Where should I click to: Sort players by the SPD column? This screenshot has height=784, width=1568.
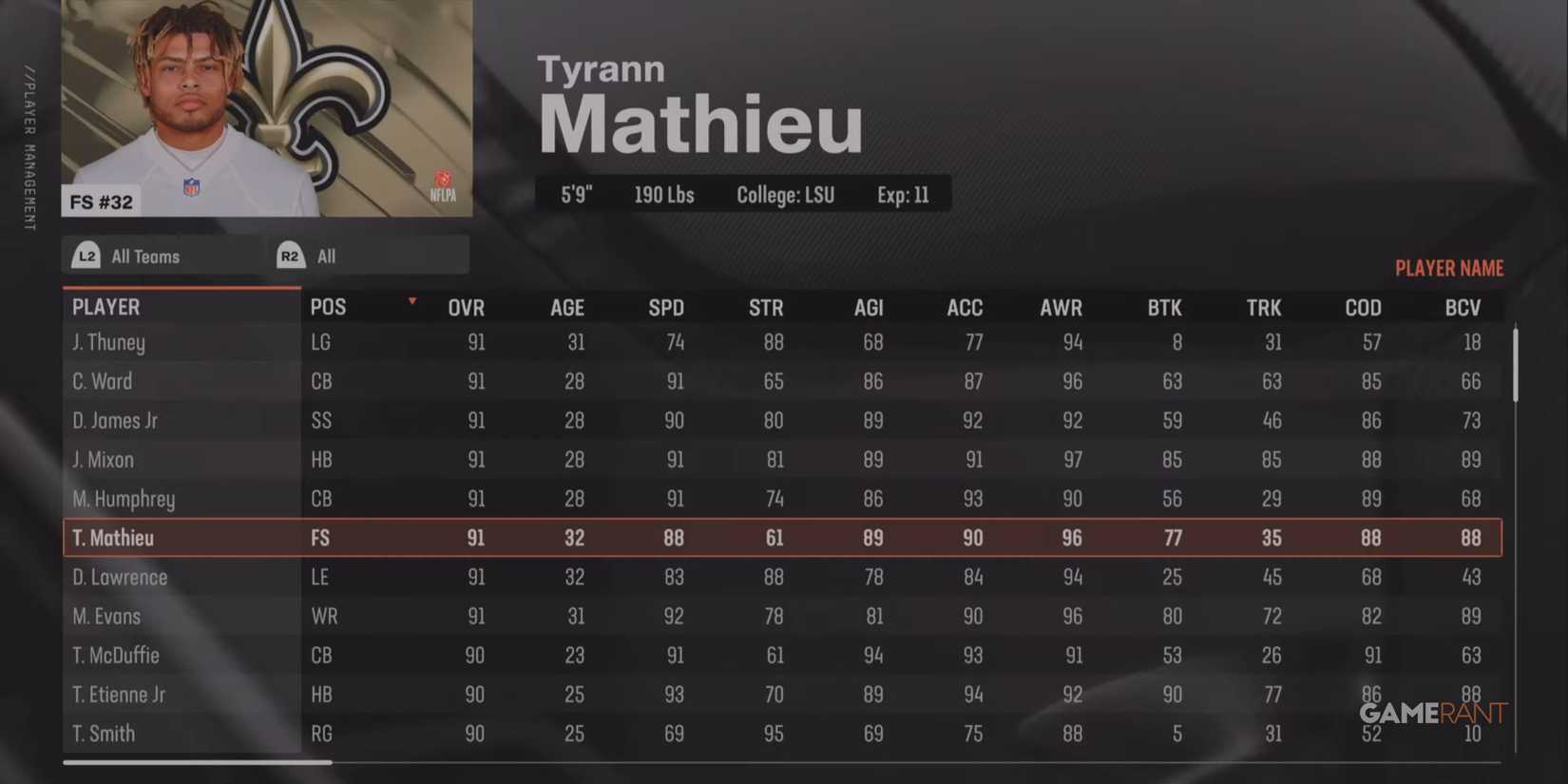coord(665,307)
